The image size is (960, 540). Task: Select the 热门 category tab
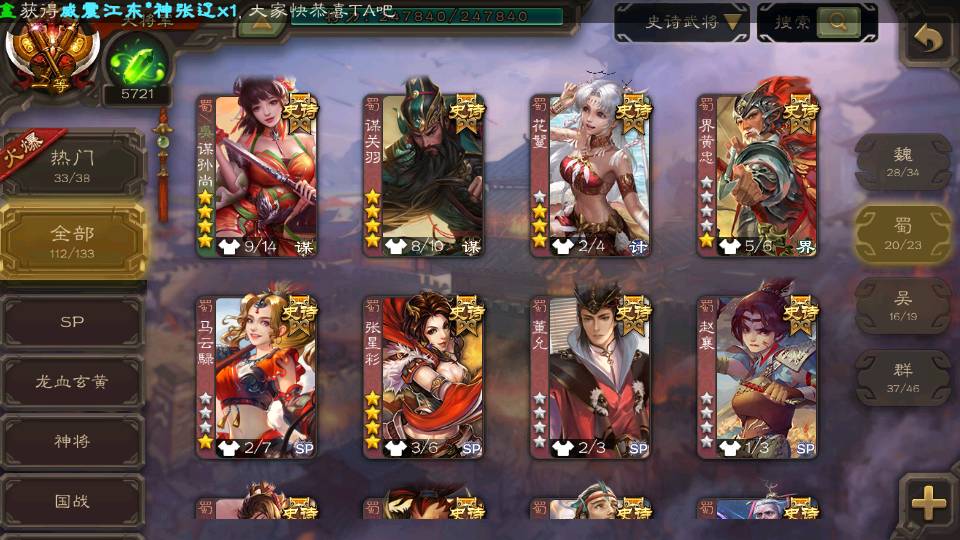tap(72, 164)
